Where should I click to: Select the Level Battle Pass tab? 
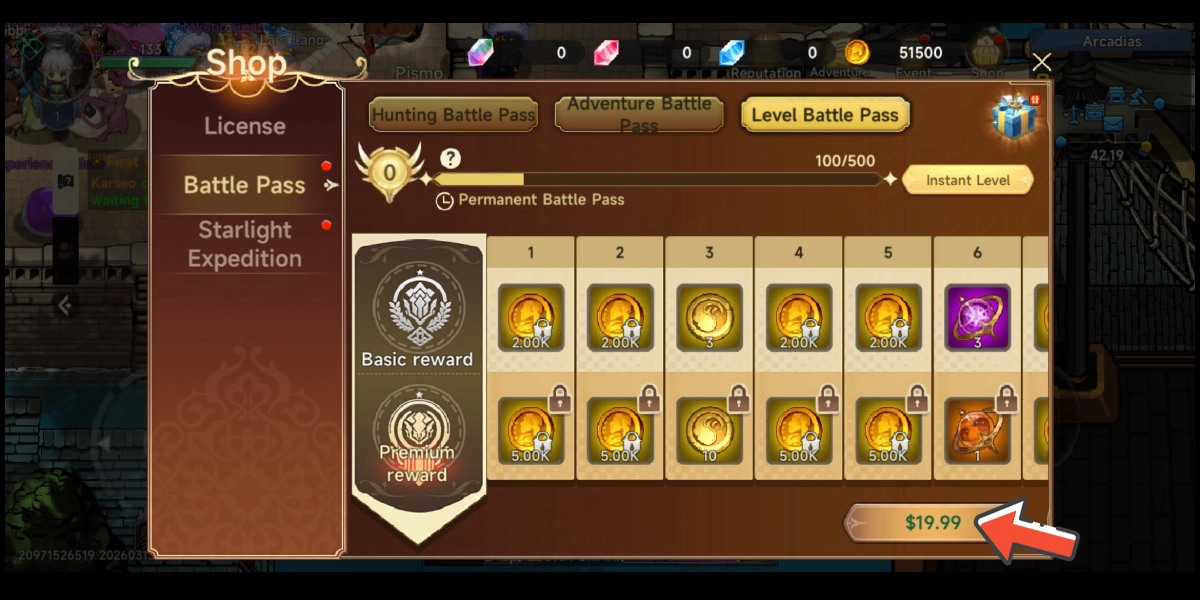pos(825,115)
